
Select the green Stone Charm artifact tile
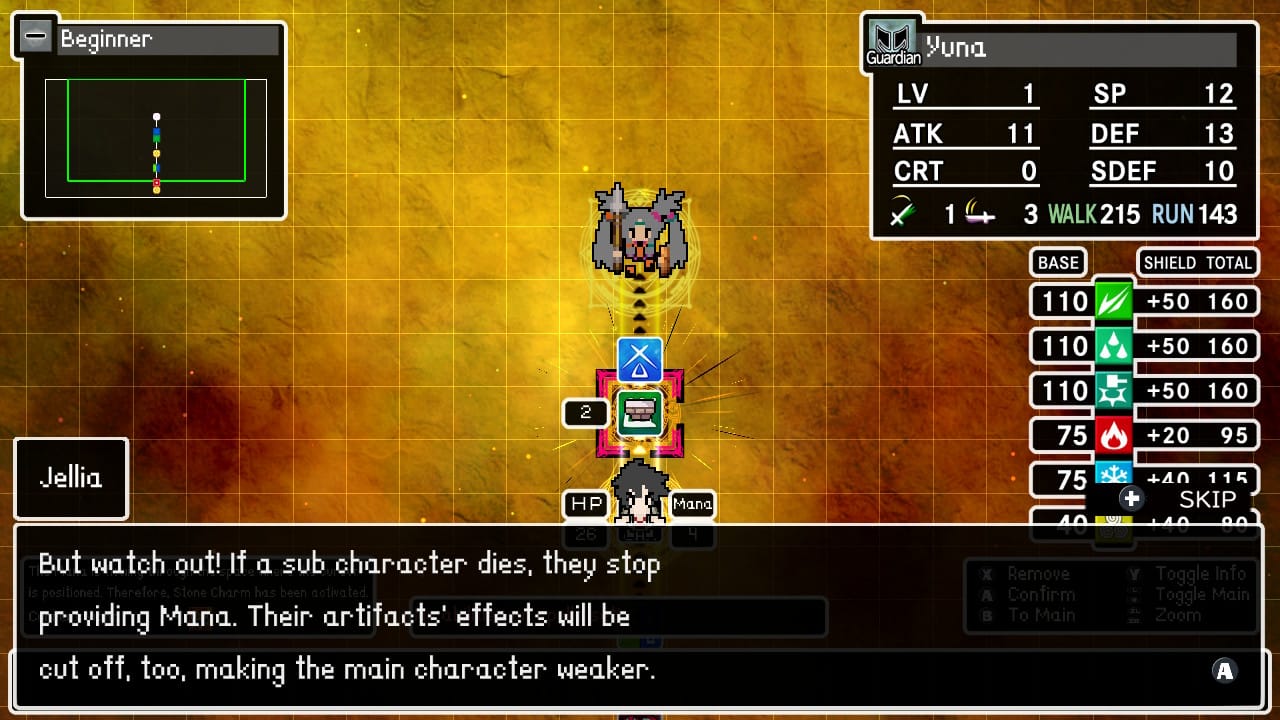coord(640,413)
